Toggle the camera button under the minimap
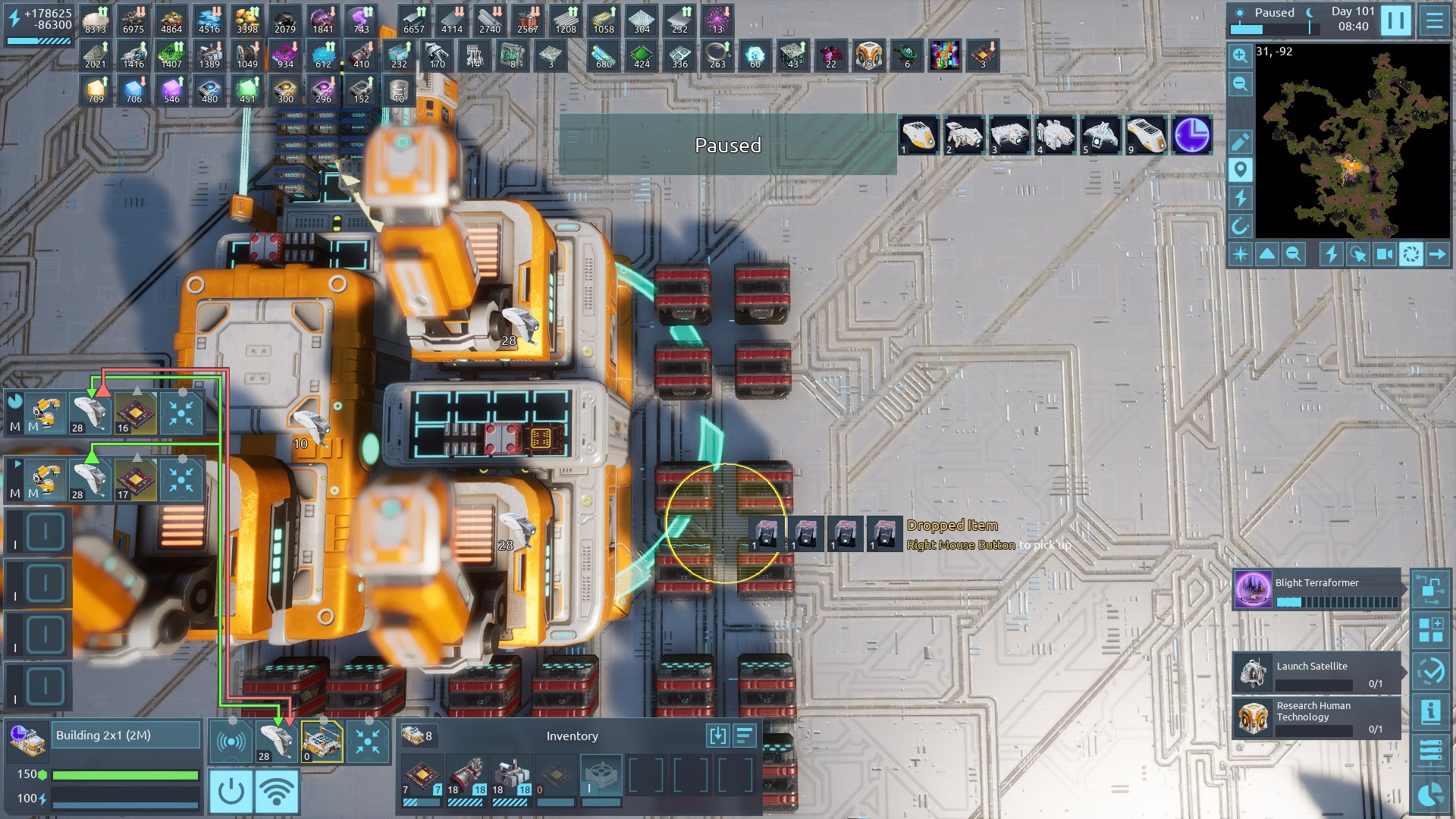The height and width of the screenshot is (819, 1456). click(1384, 254)
